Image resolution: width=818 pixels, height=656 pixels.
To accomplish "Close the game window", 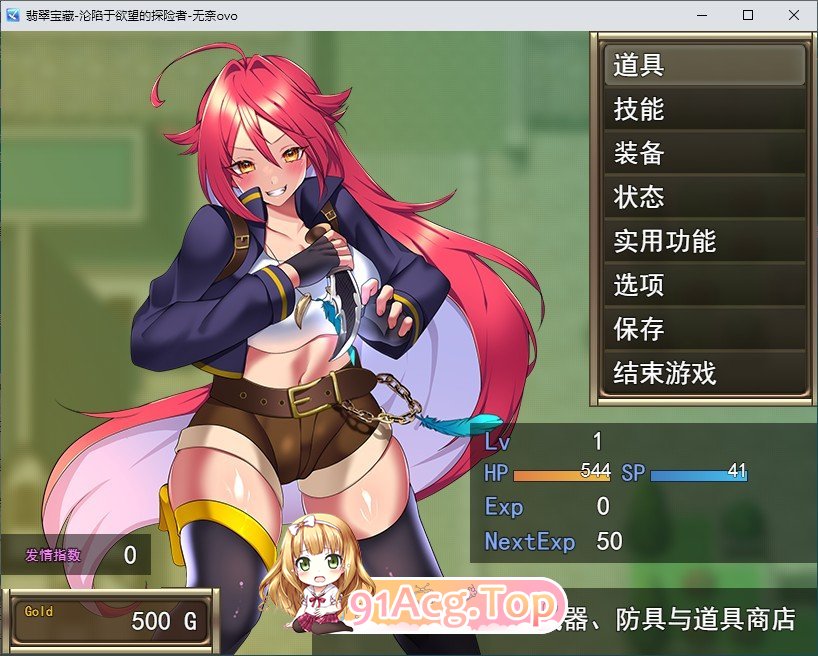I will pos(794,15).
